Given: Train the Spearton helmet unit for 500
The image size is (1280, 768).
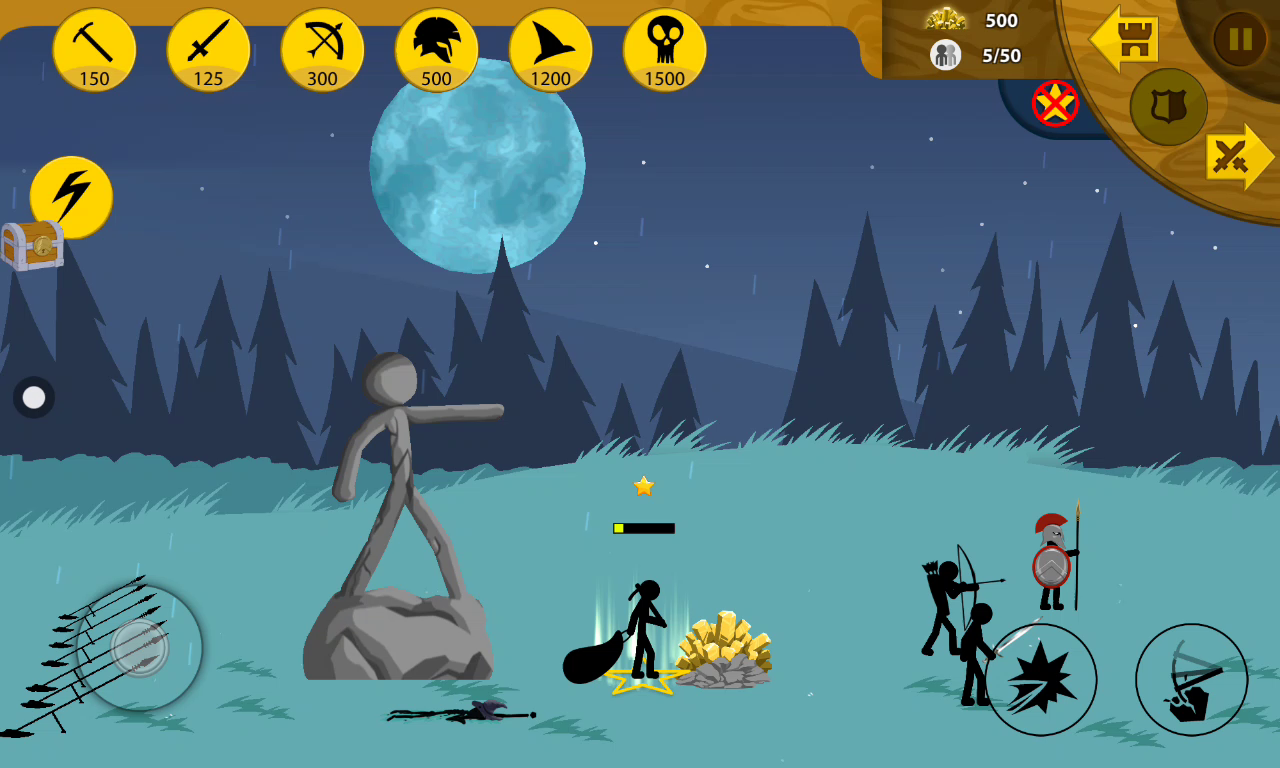Looking at the screenshot, I should tap(436, 50).
